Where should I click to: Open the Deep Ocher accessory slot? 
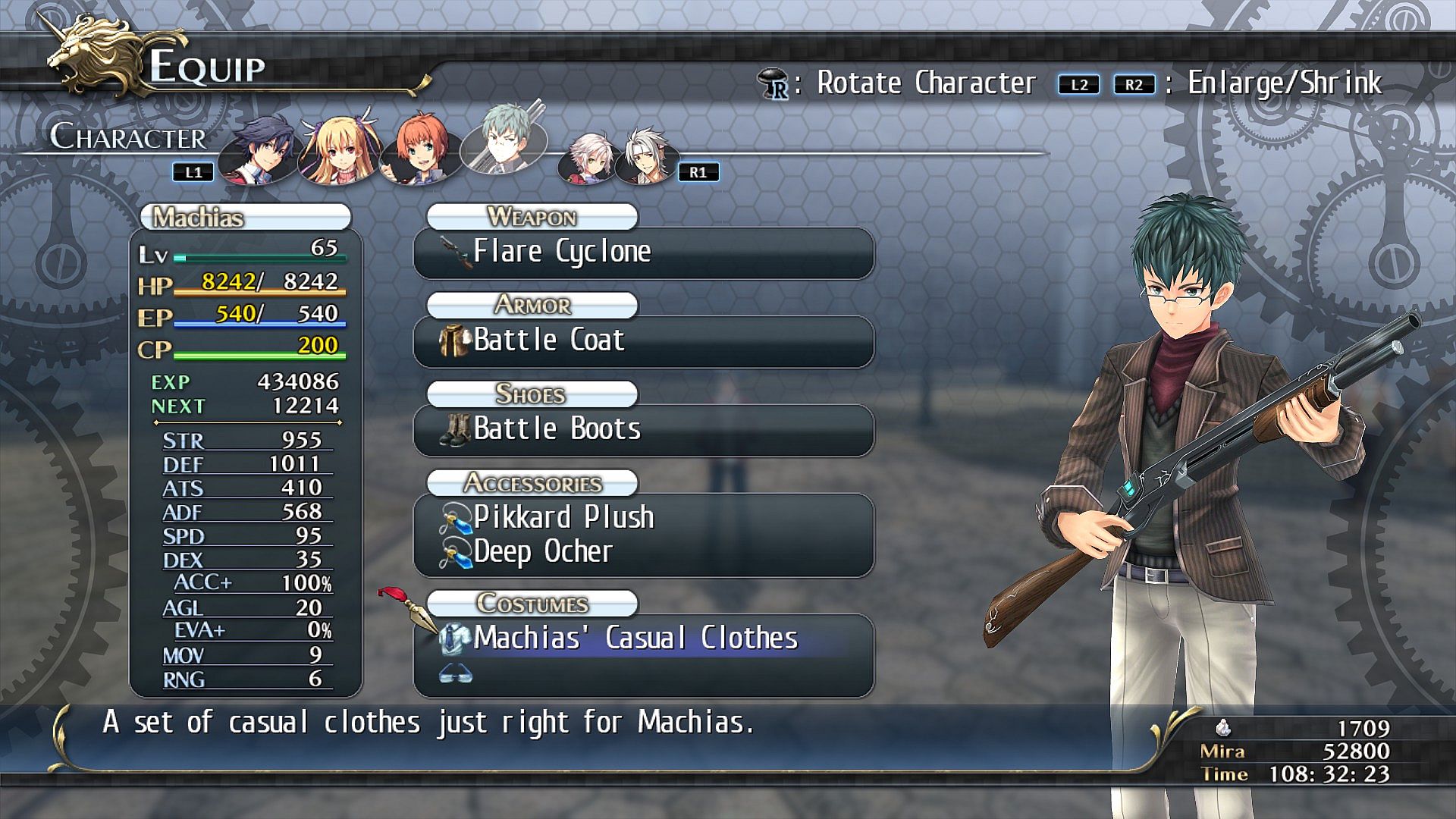643,552
